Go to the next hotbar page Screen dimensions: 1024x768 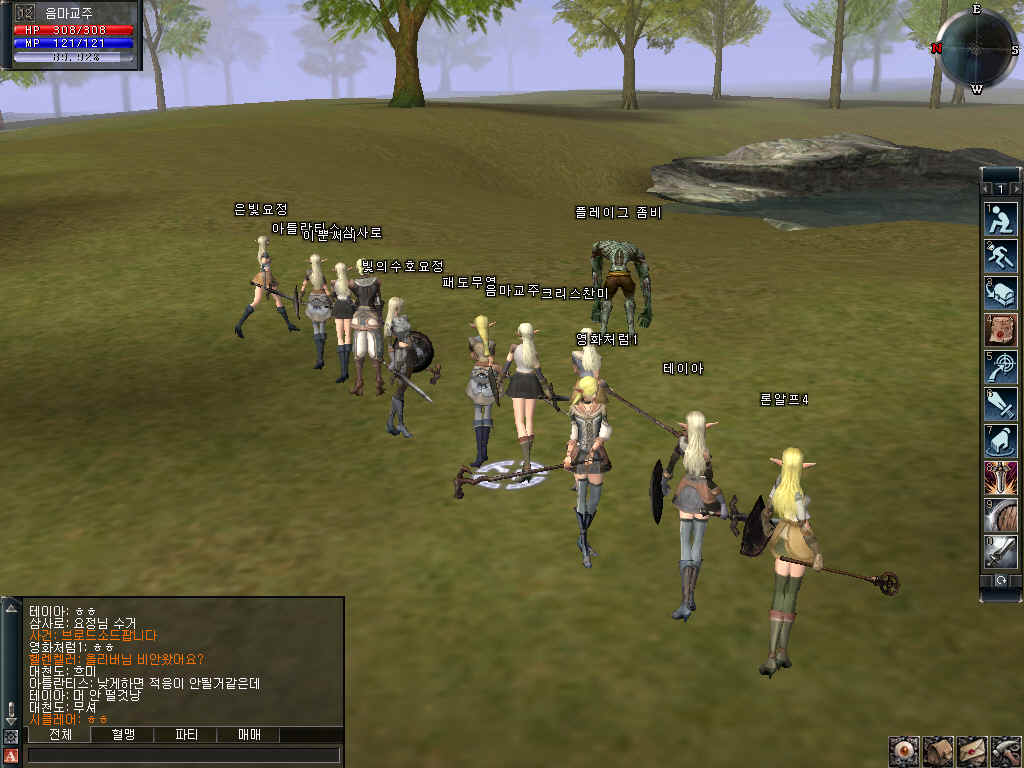1016,189
